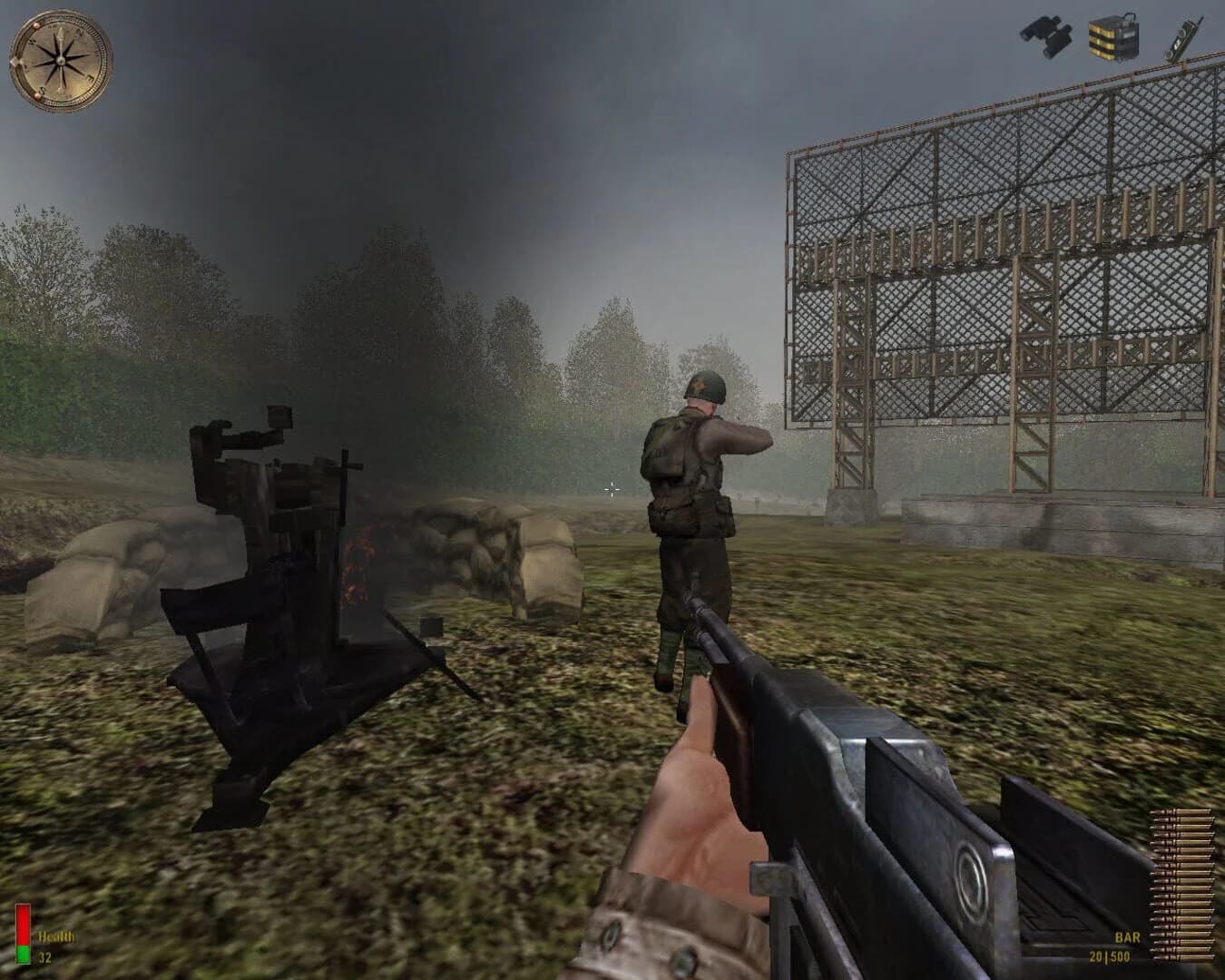Click the compass in the top-left corner
This screenshot has height=980, width=1225.
point(59,59)
